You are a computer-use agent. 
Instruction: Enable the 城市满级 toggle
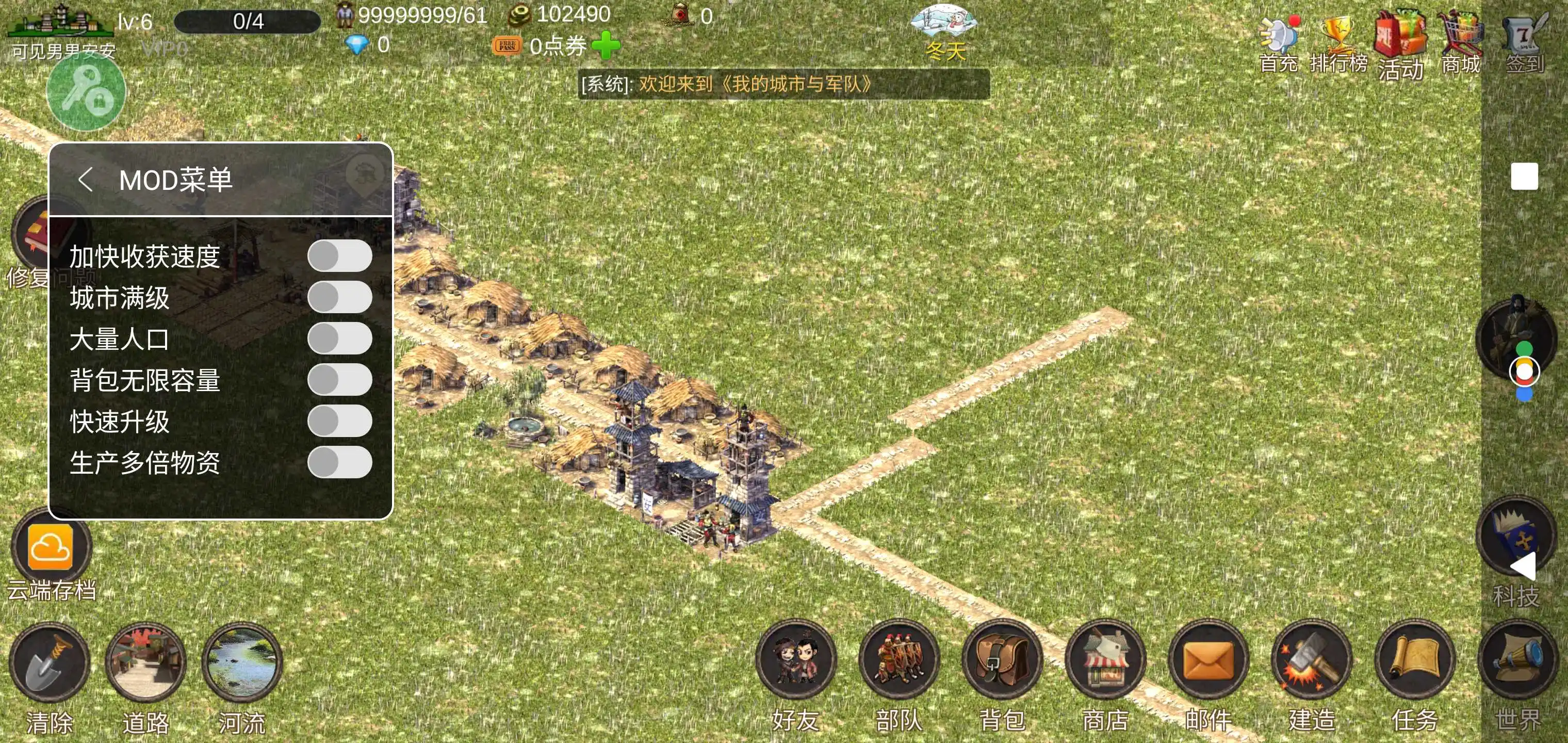pos(340,297)
